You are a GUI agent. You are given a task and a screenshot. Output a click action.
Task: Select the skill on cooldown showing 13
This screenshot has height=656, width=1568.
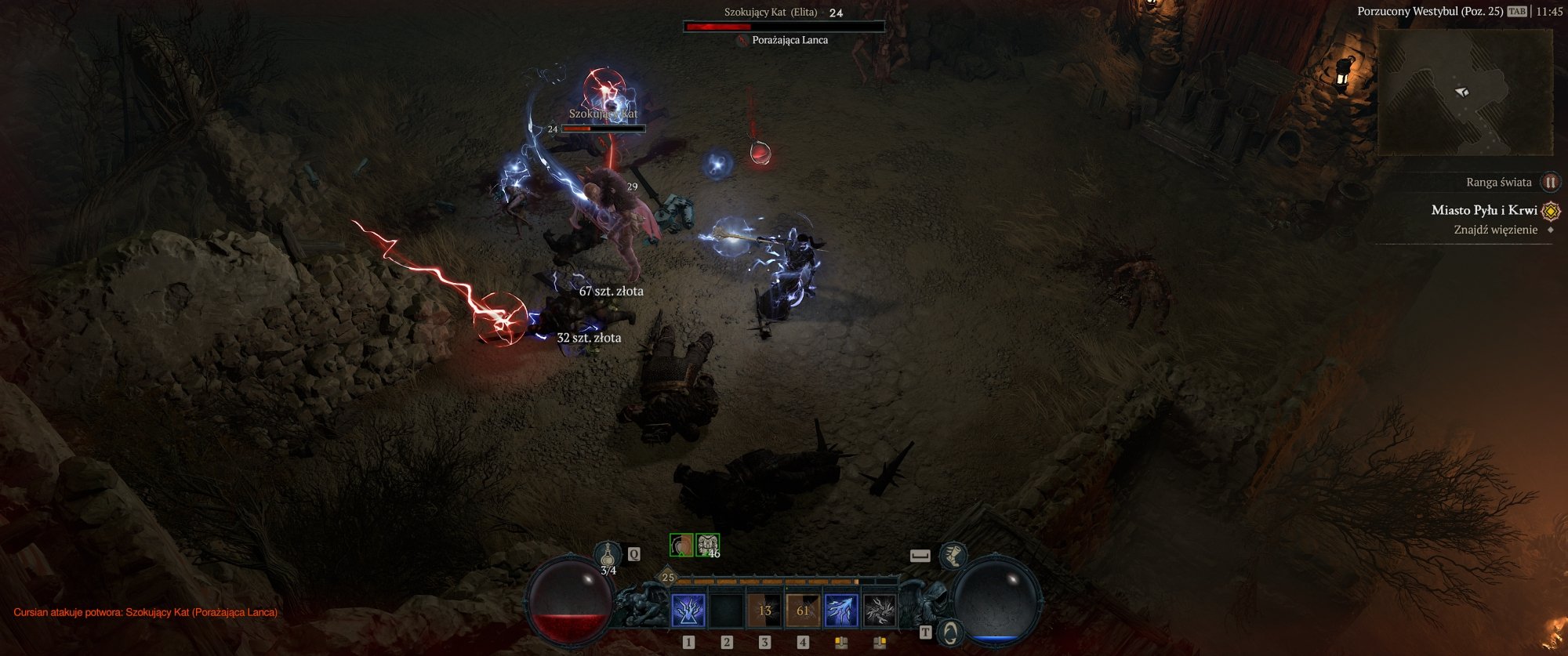click(x=764, y=611)
